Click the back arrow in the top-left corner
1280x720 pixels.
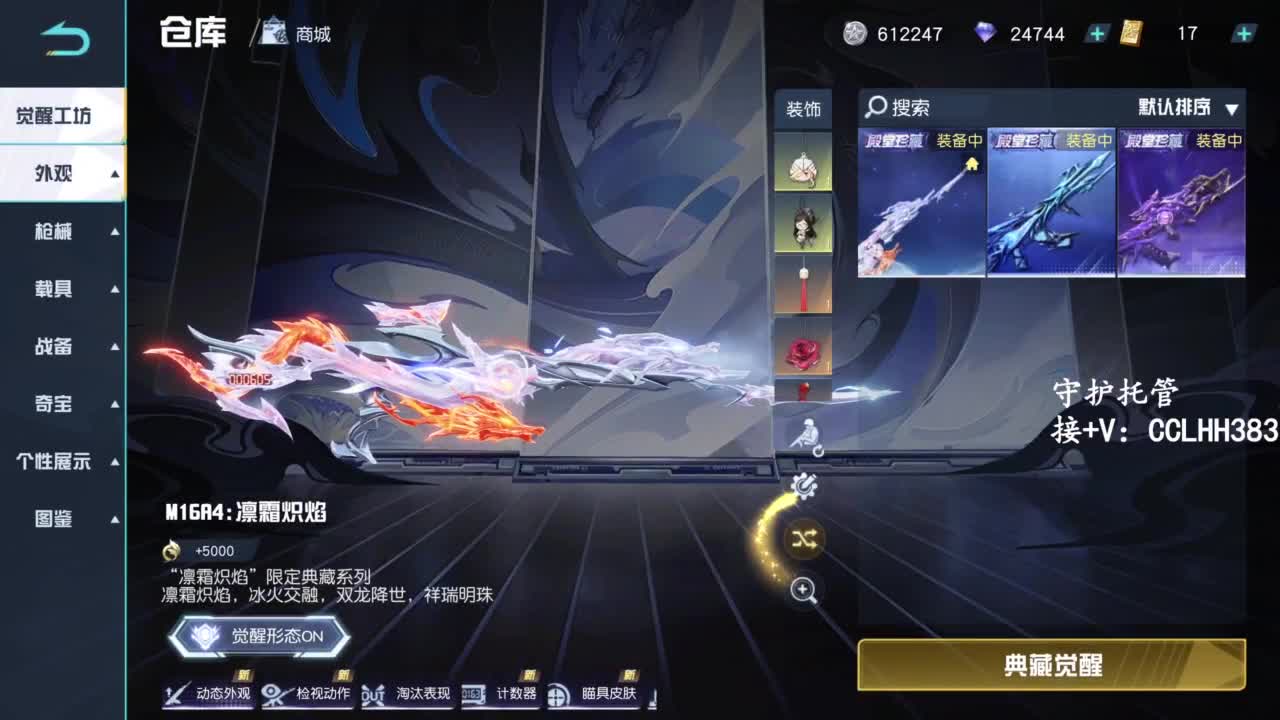pyautogui.click(x=62, y=32)
